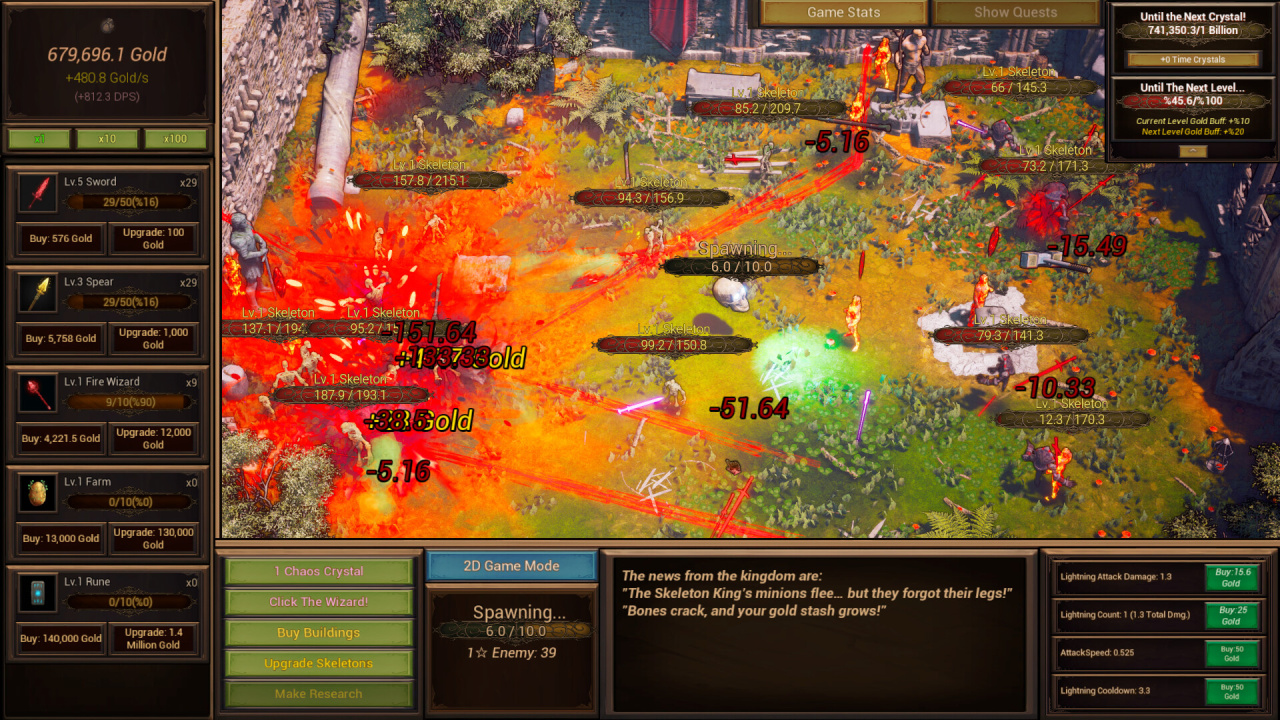Viewport: 1280px width, 720px height.
Task: Upgrade the Spear for 1,000 Gold
Action: coord(153,339)
